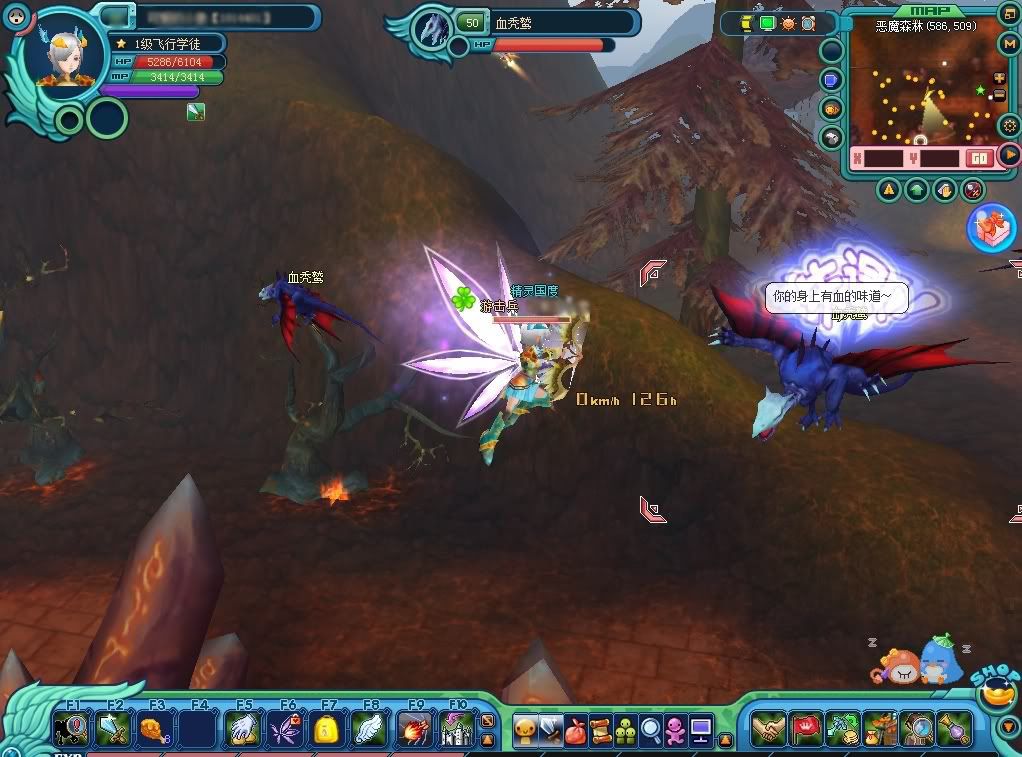Open the world map with the M button
This screenshot has height=757, width=1022.
[x=1008, y=43]
